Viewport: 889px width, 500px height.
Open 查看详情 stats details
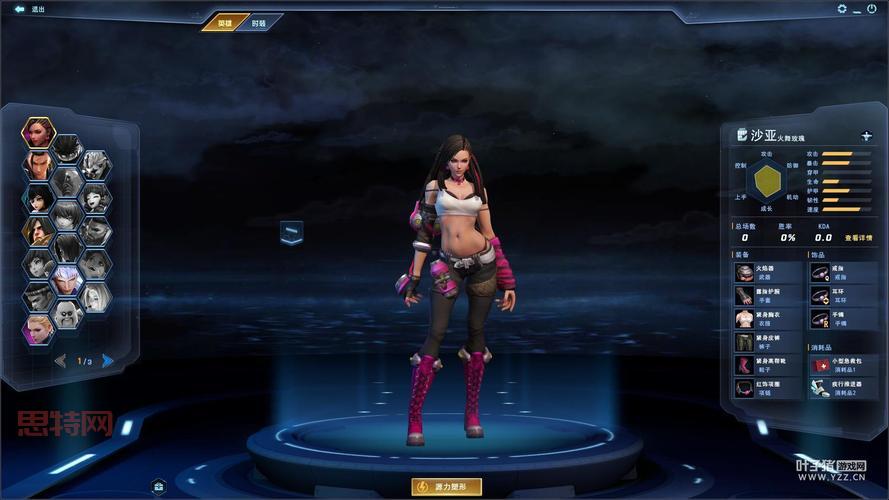(x=858, y=238)
